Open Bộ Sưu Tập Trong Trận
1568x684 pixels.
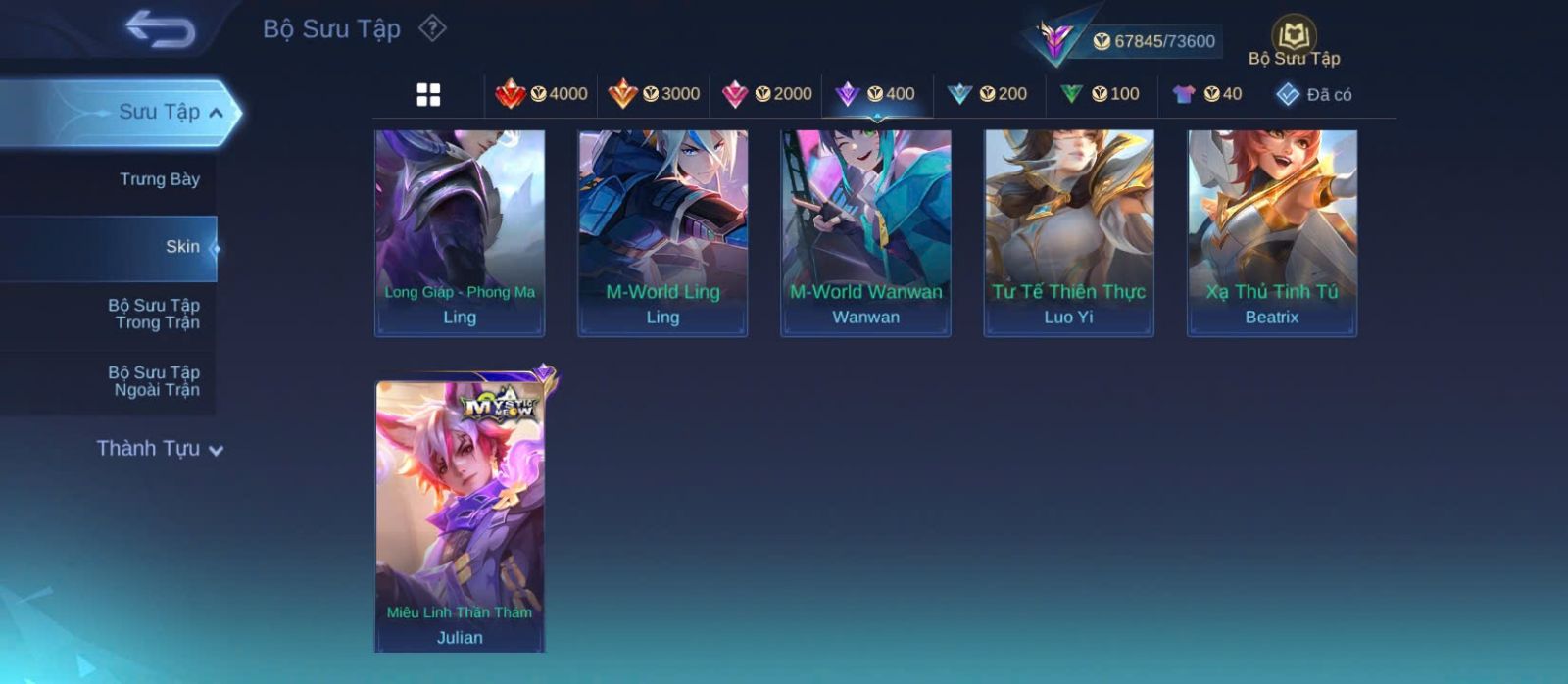click(x=154, y=314)
